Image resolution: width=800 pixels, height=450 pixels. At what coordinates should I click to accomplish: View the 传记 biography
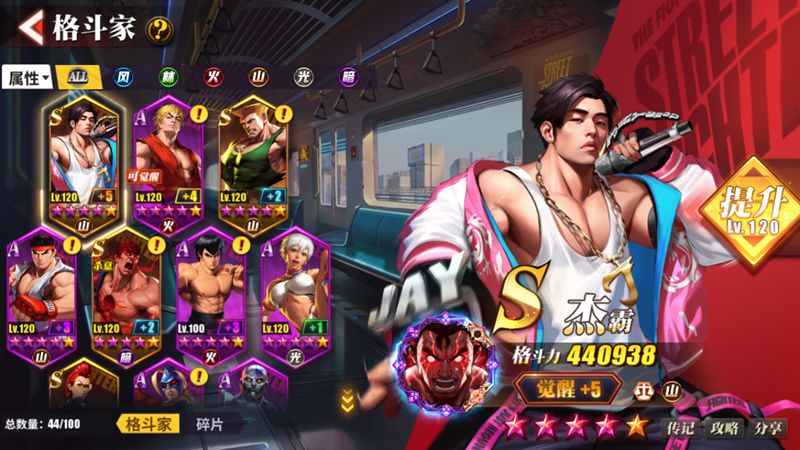(x=682, y=427)
